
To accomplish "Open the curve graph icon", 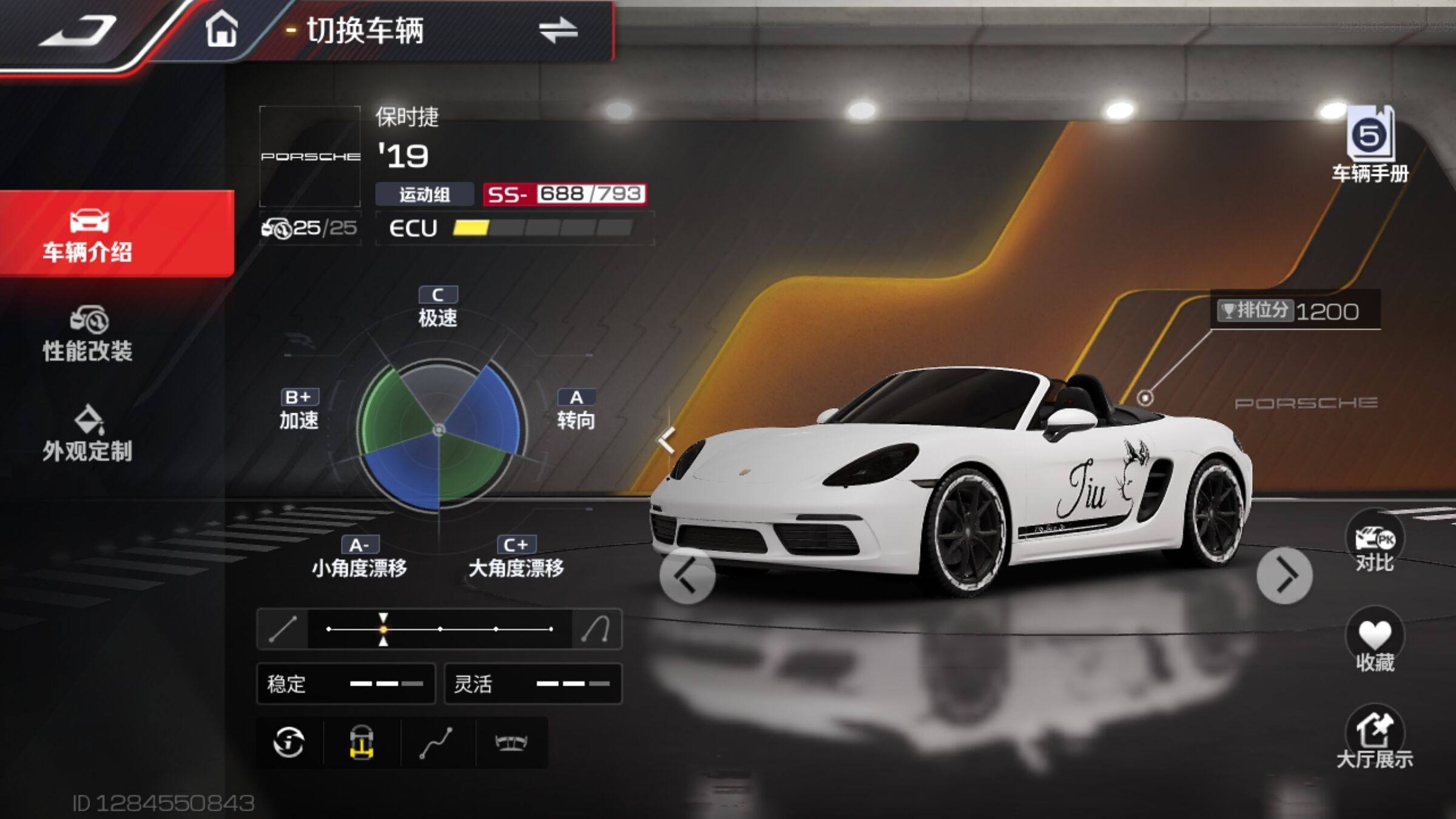I will (x=437, y=743).
